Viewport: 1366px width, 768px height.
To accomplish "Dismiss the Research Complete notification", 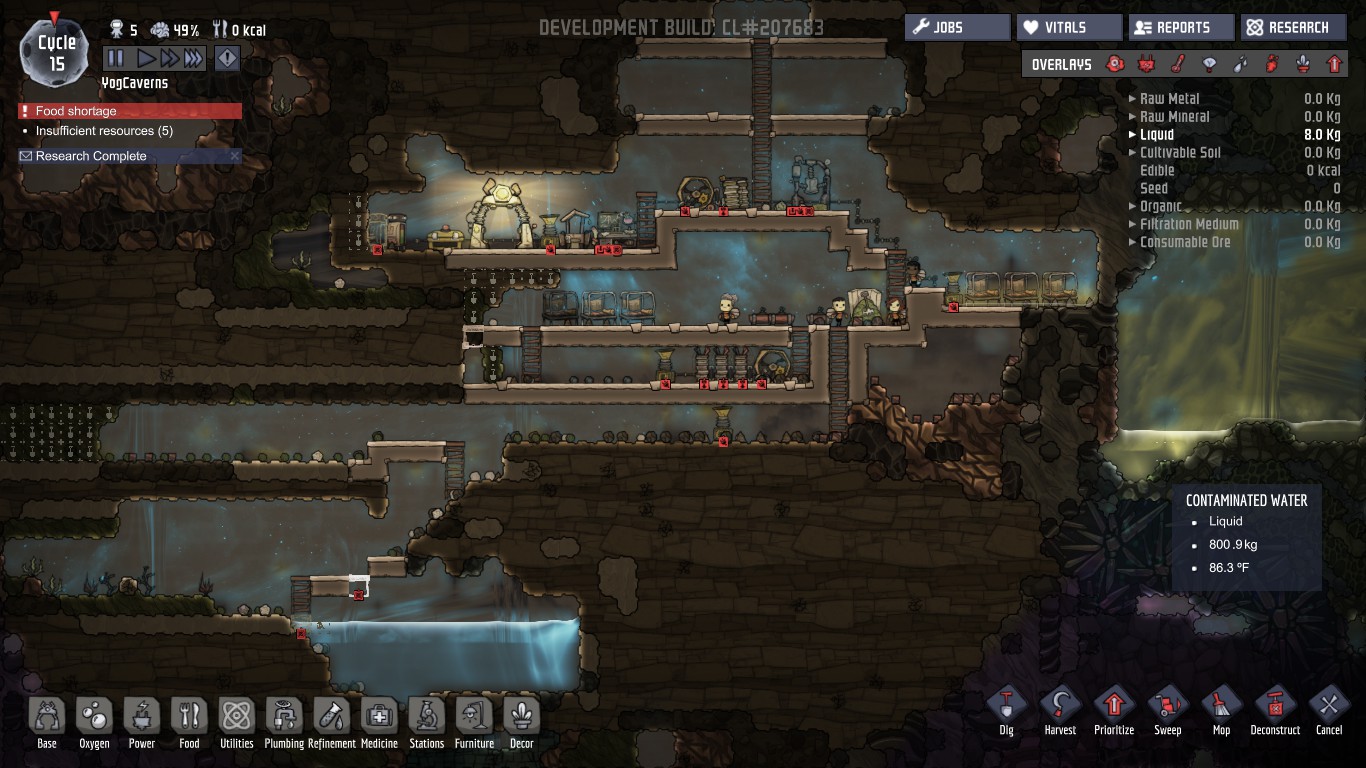I will [x=235, y=156].
